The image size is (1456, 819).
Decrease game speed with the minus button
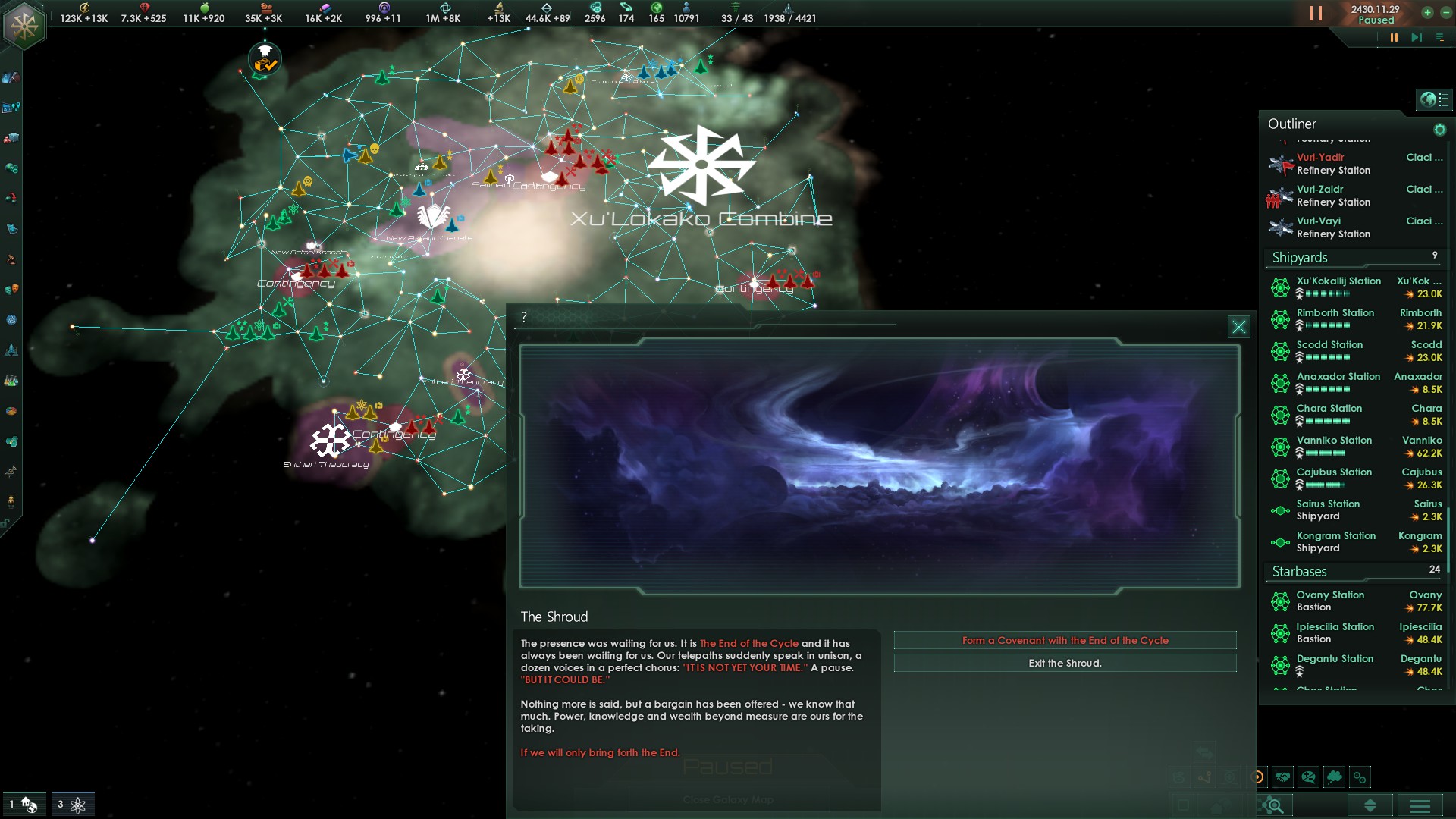[x=1445, y=12]
